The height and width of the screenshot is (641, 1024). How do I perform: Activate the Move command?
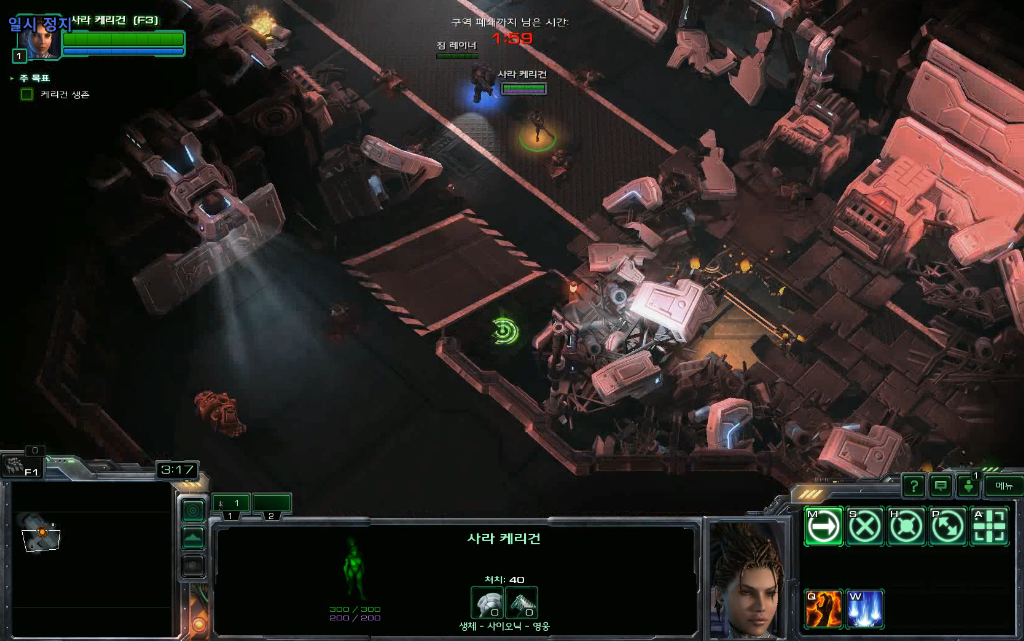pos(823,527)
